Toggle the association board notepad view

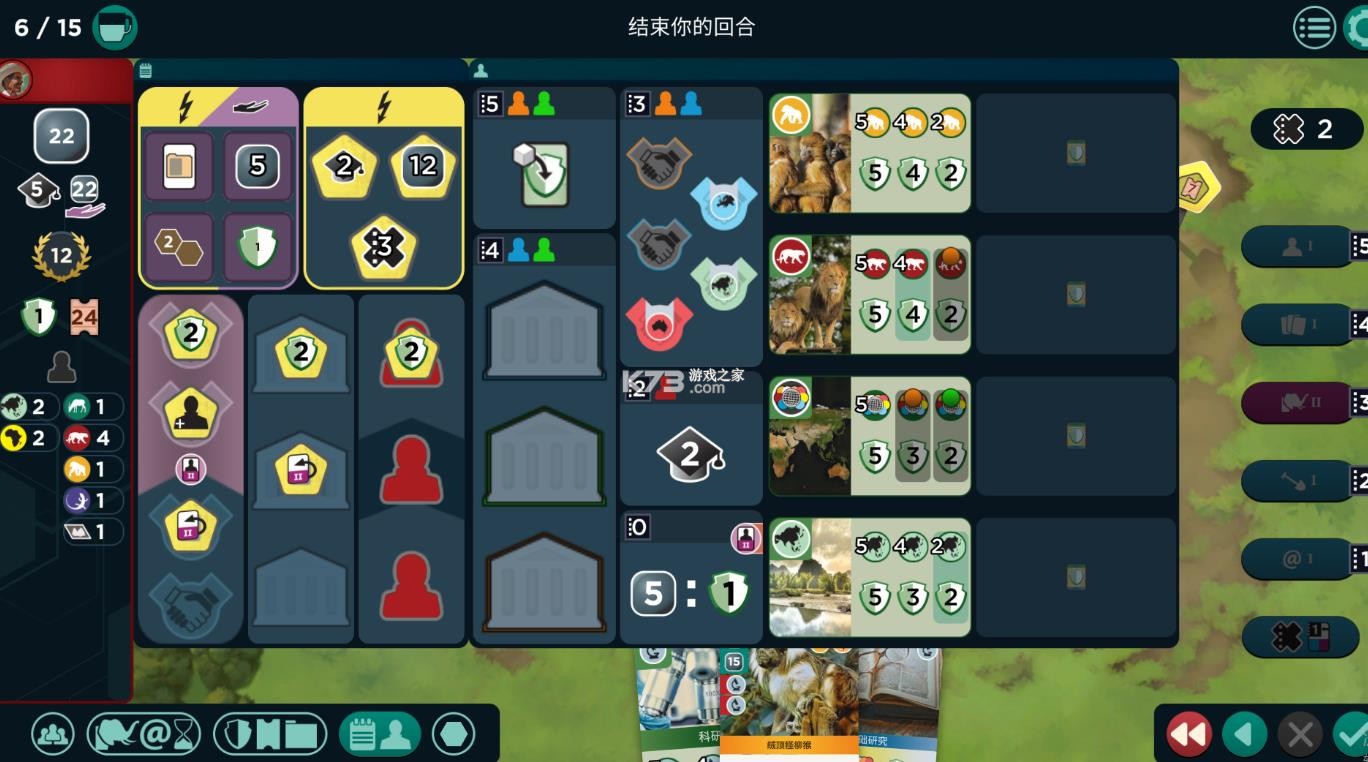tap(380, 733)
